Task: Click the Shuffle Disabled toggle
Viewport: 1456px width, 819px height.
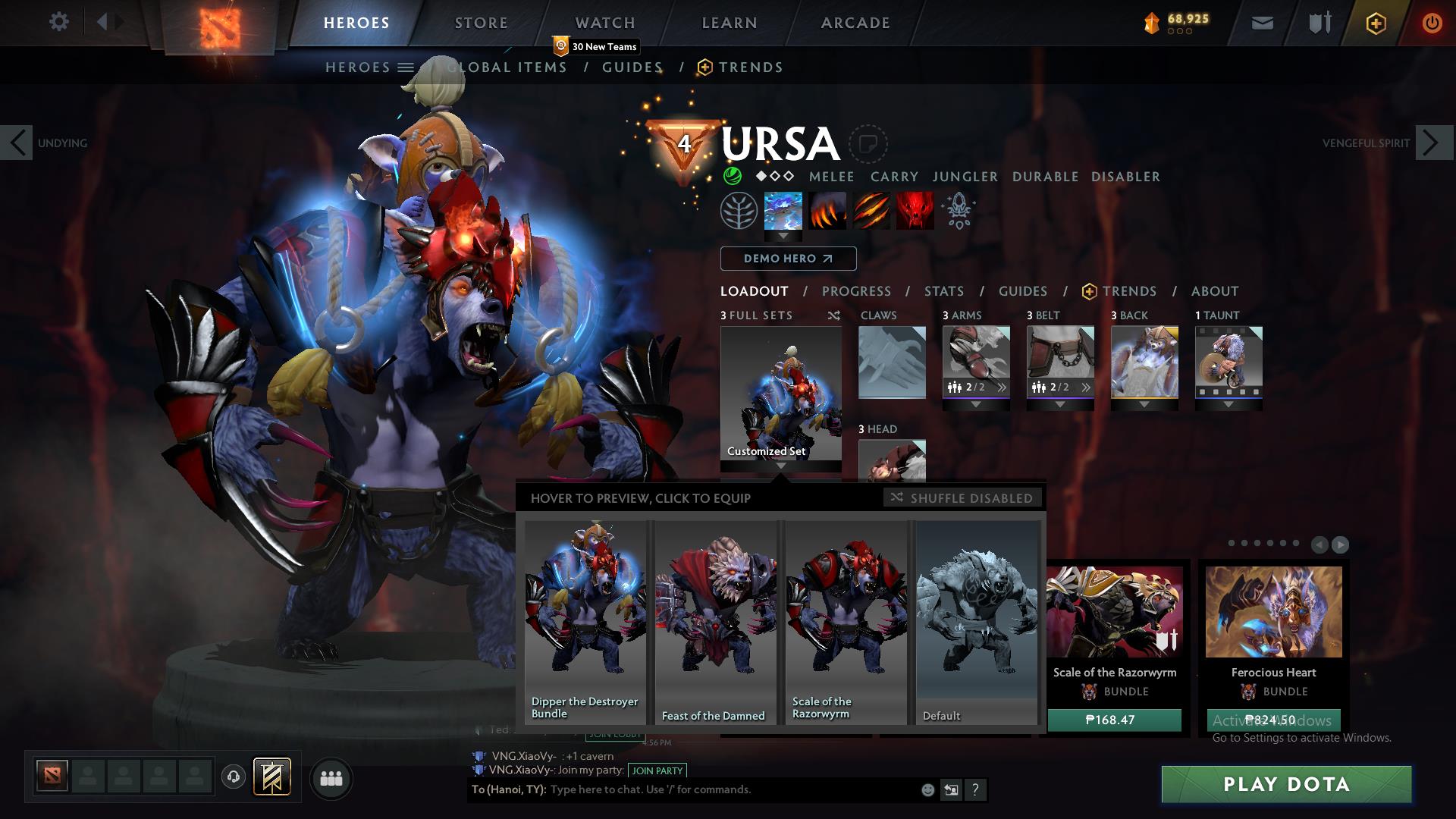Action: [962, 498]
